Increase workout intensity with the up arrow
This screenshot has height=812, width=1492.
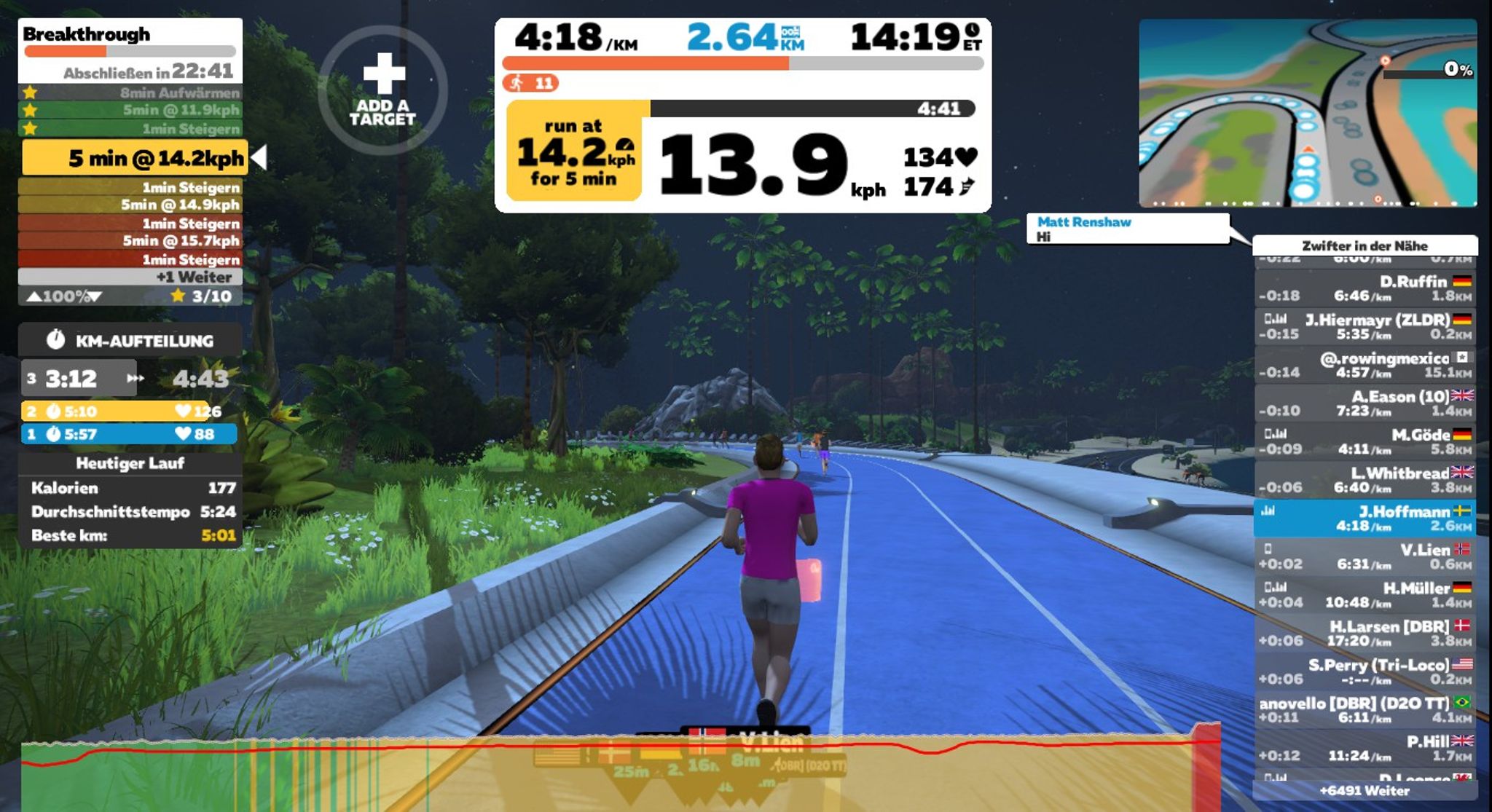click(x=34, y=296)
